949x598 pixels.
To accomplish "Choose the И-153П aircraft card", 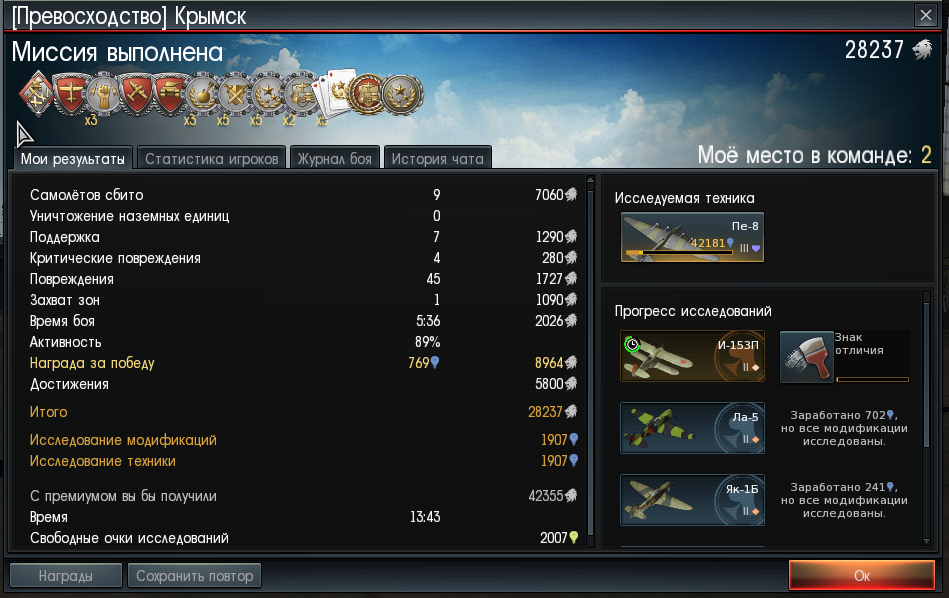I will click(x=692, y=357).
